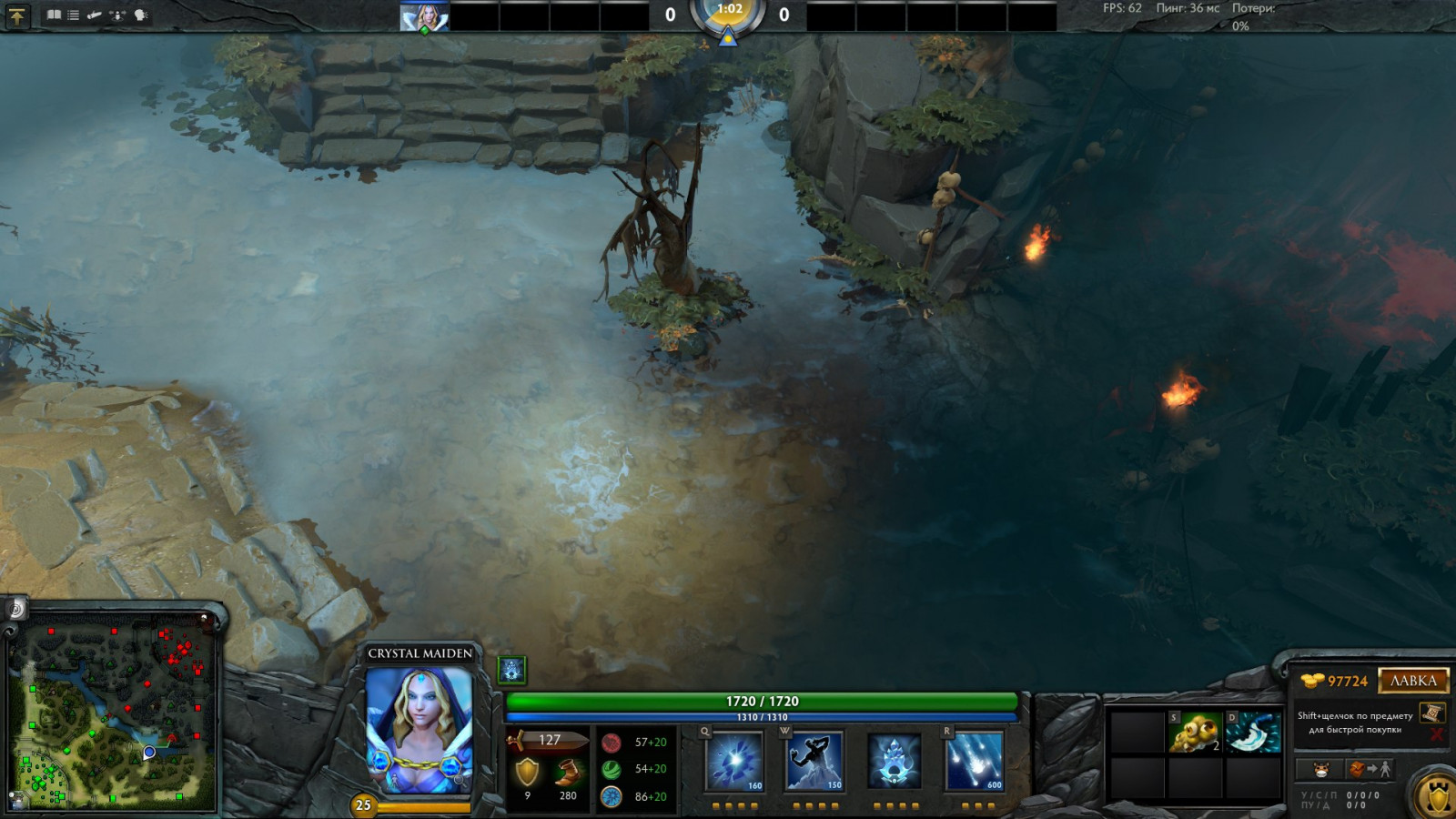Select the Arcane Aura passive ability icon
This screenshot has width=1456, height=819.
[894, 761]
